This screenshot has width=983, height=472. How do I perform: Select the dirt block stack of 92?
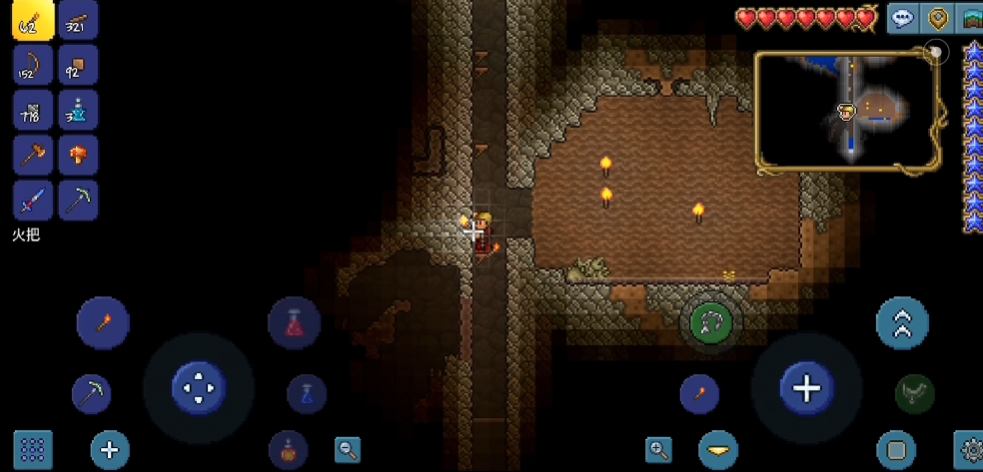(x=78, y=65)
